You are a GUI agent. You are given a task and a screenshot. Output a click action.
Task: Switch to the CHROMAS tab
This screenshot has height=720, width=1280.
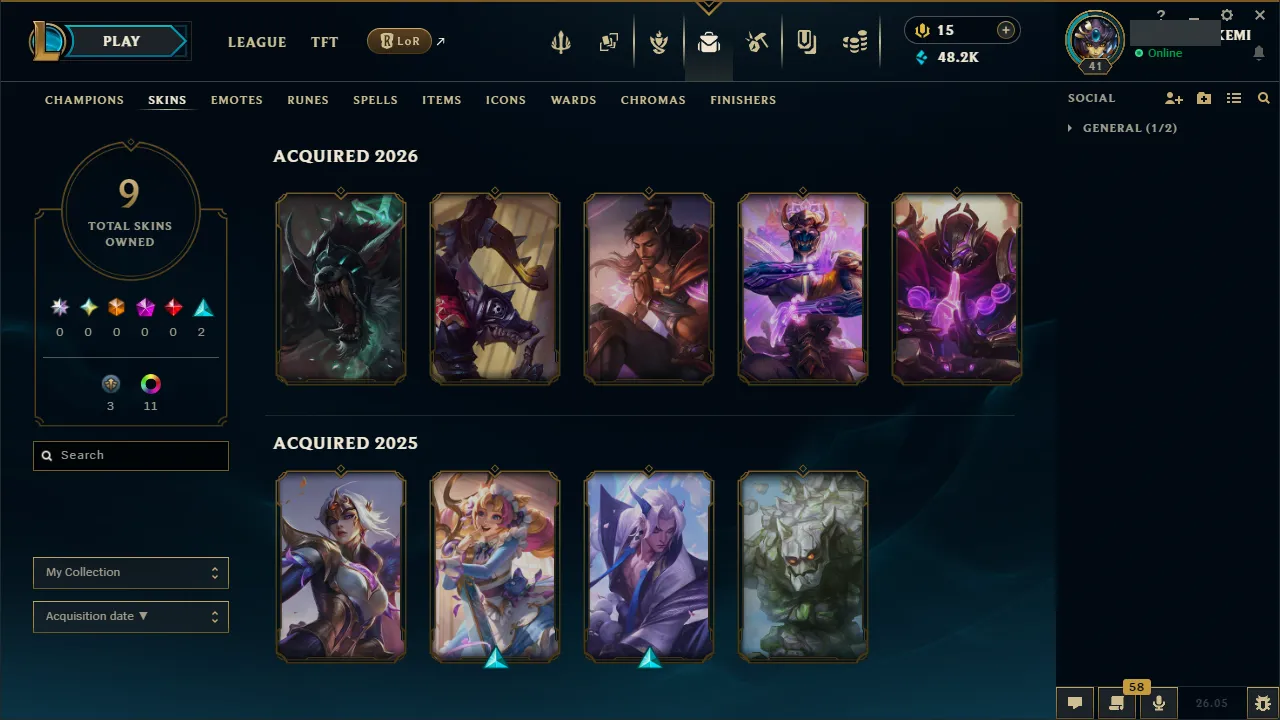tap(653, 100)
